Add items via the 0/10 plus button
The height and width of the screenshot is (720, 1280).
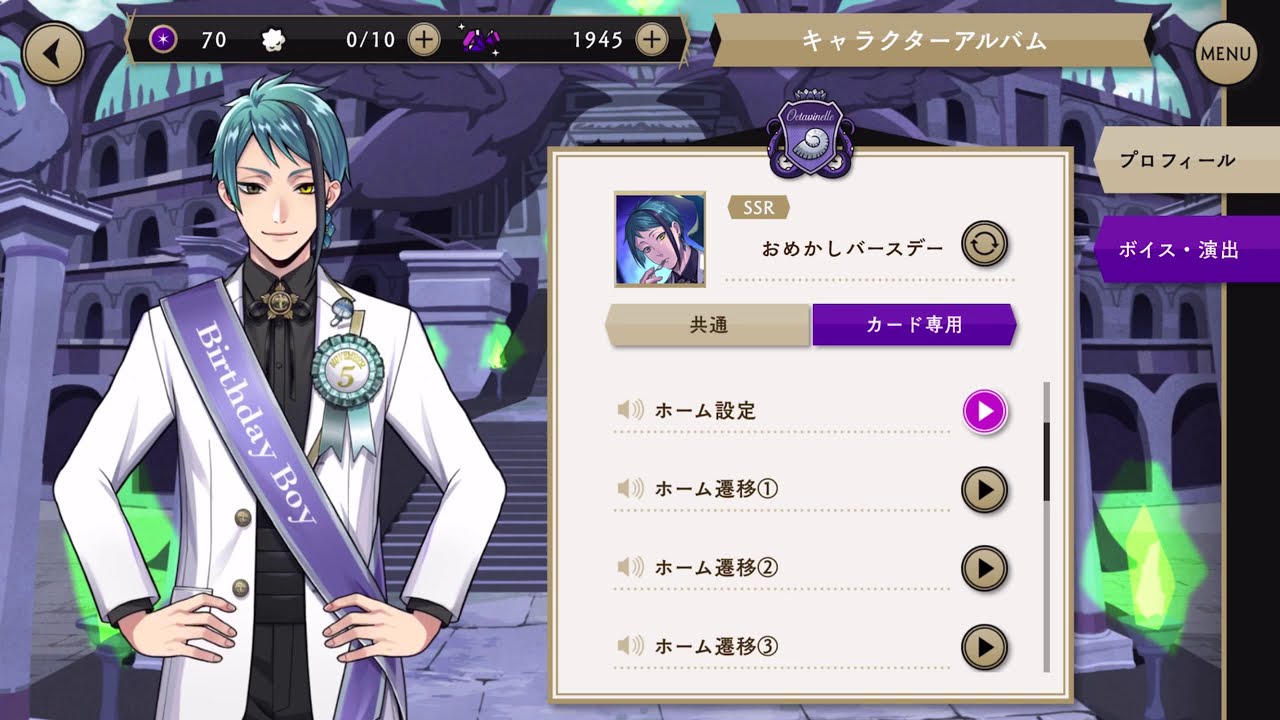424,40
